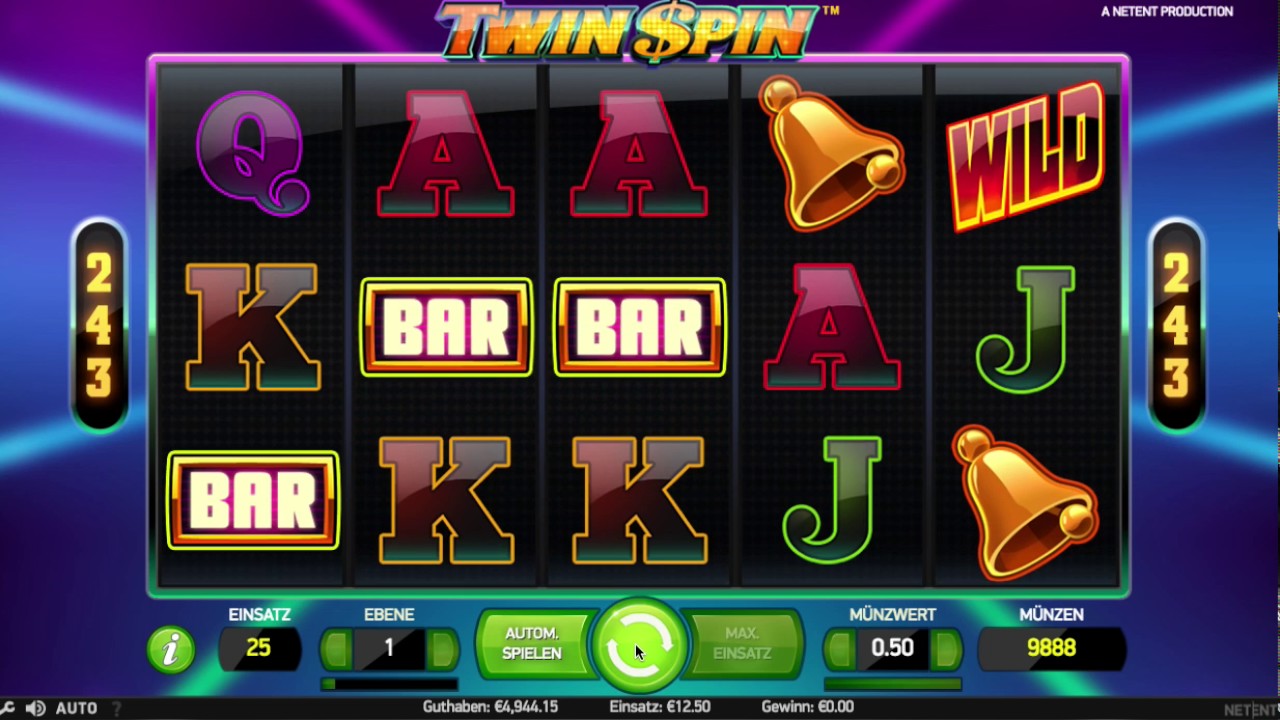Image resolution: width=1280 pixels, height=720 pixels.
Task: Open the AUTO play options
Action: 76,708
